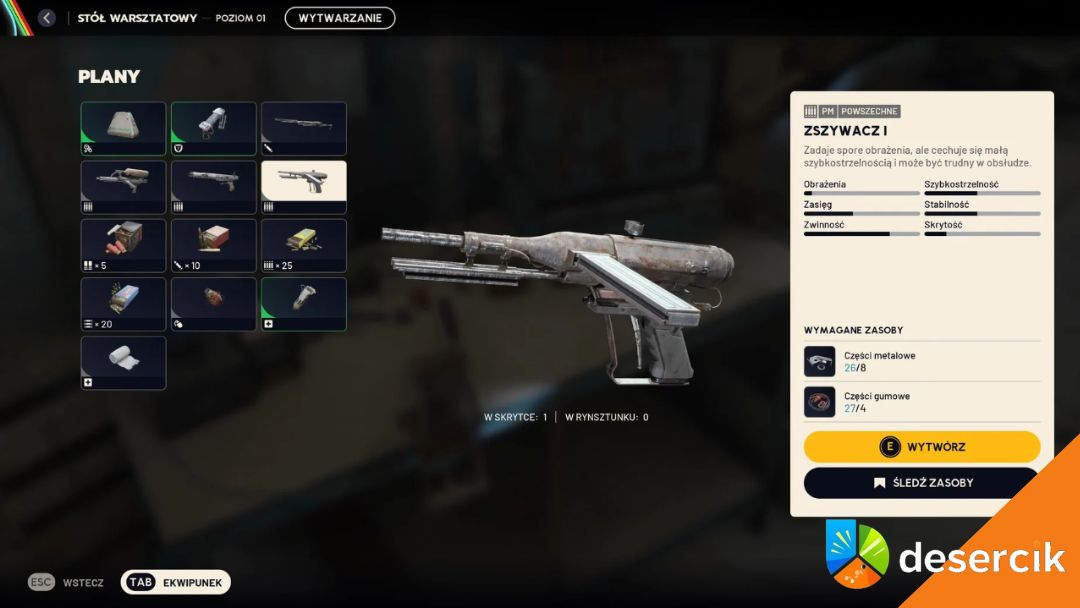The image size is (1080, 608).
Task: Pick the highlighted Zszywacz pistol blueprint
Action: click(x=303, y=187)
